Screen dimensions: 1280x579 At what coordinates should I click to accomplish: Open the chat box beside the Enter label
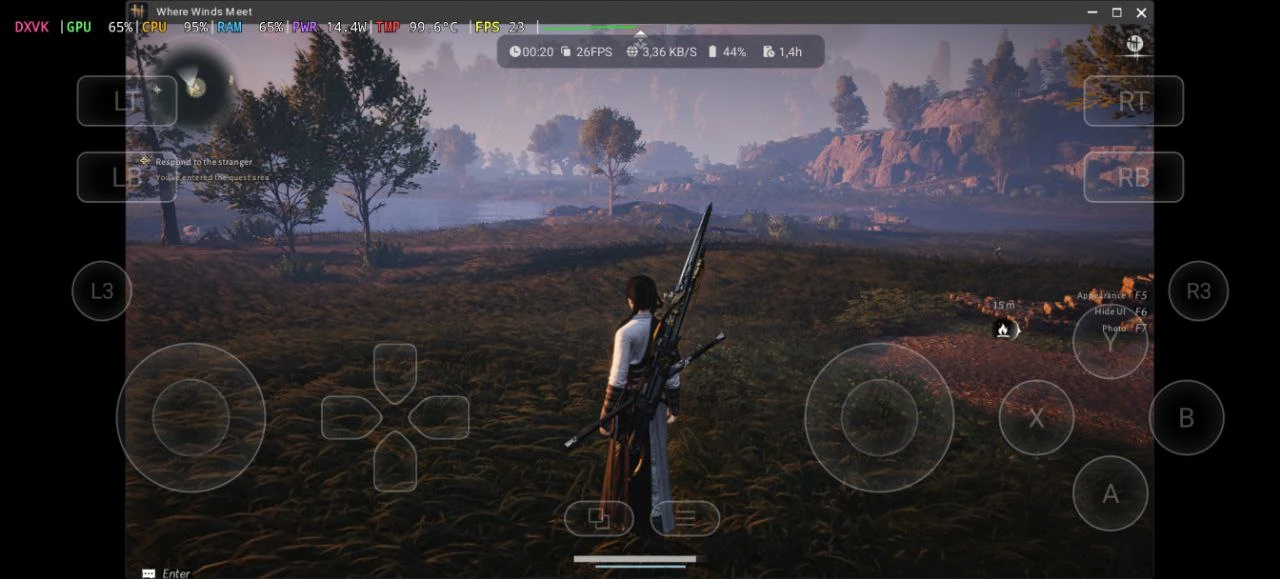(149, 573)
